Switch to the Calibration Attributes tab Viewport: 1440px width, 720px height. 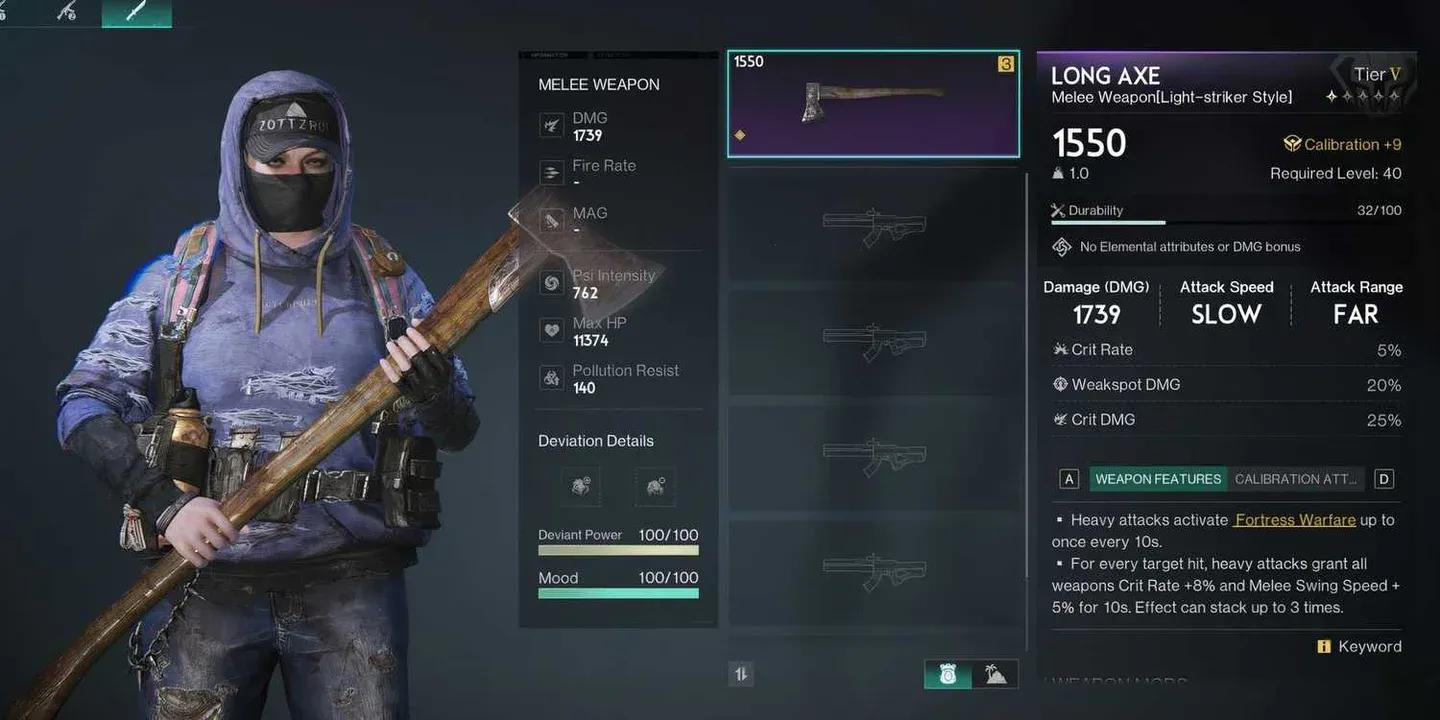pos(1295,478)
